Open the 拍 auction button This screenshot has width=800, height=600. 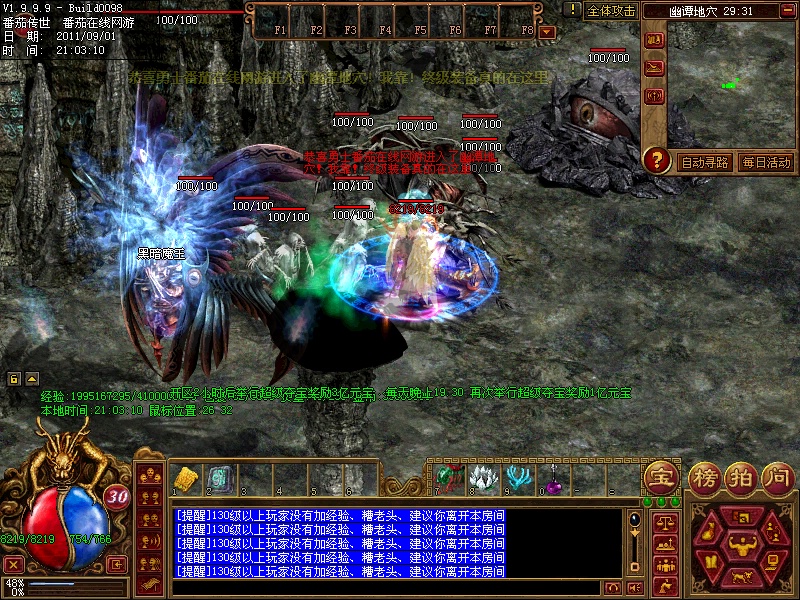coord(741,476)
